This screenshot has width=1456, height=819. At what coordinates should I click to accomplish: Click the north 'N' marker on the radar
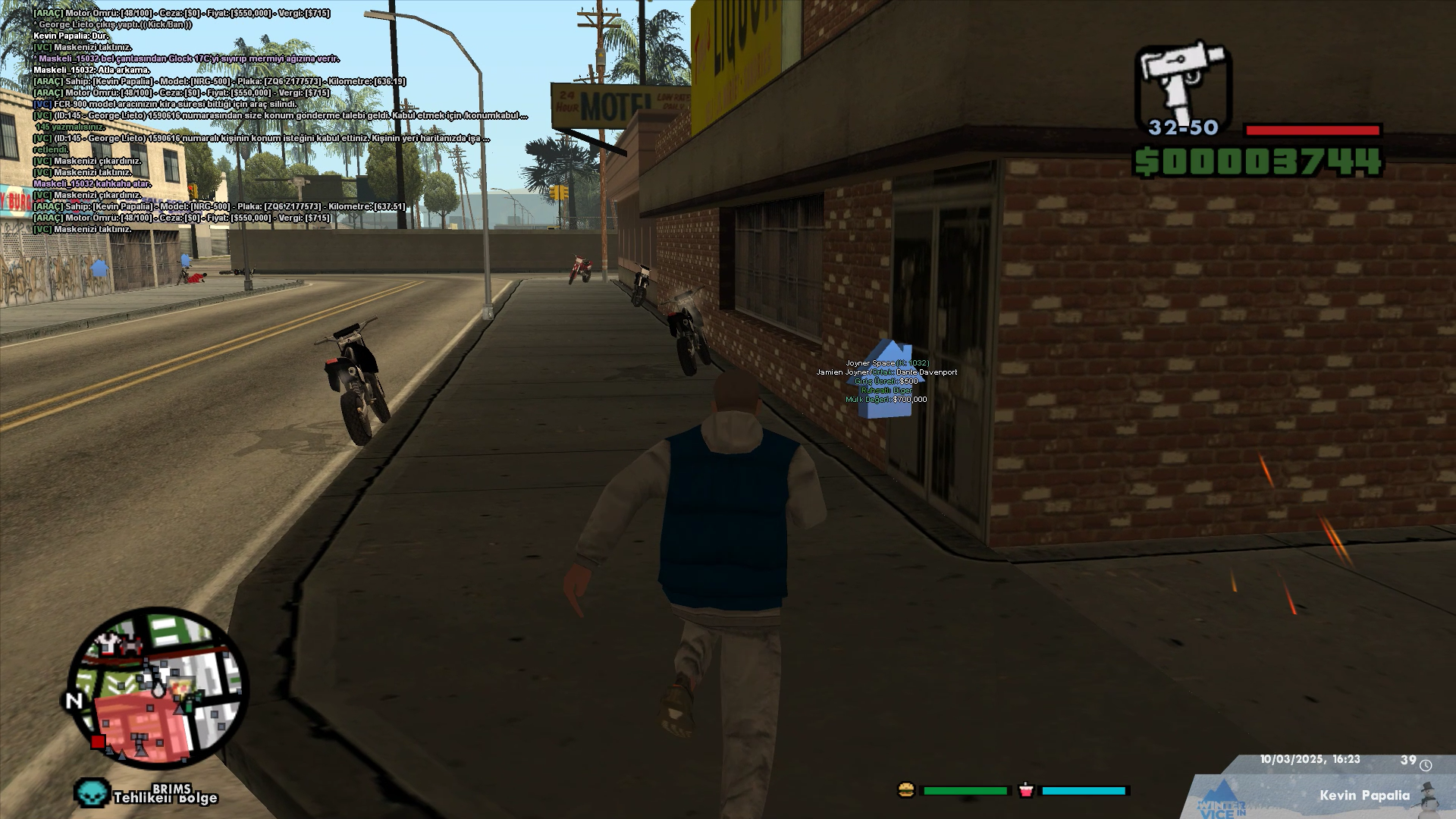tap(74, 701)
